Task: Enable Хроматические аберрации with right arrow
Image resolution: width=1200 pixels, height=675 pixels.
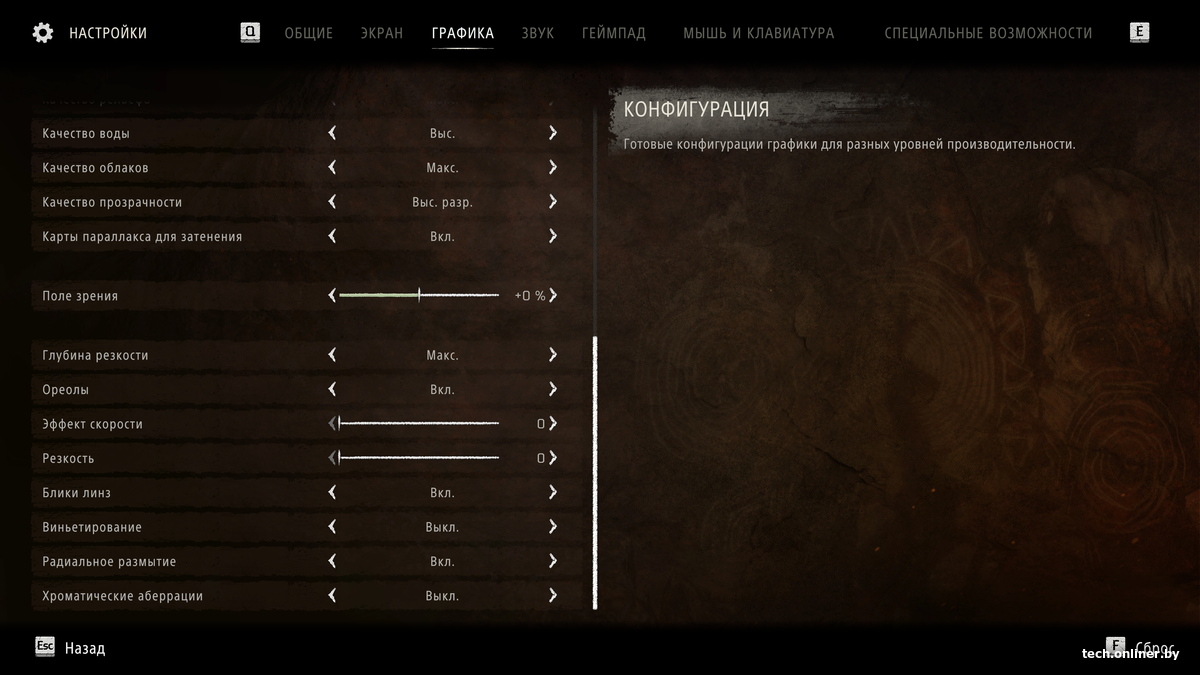Action: (x=552, y=596)
